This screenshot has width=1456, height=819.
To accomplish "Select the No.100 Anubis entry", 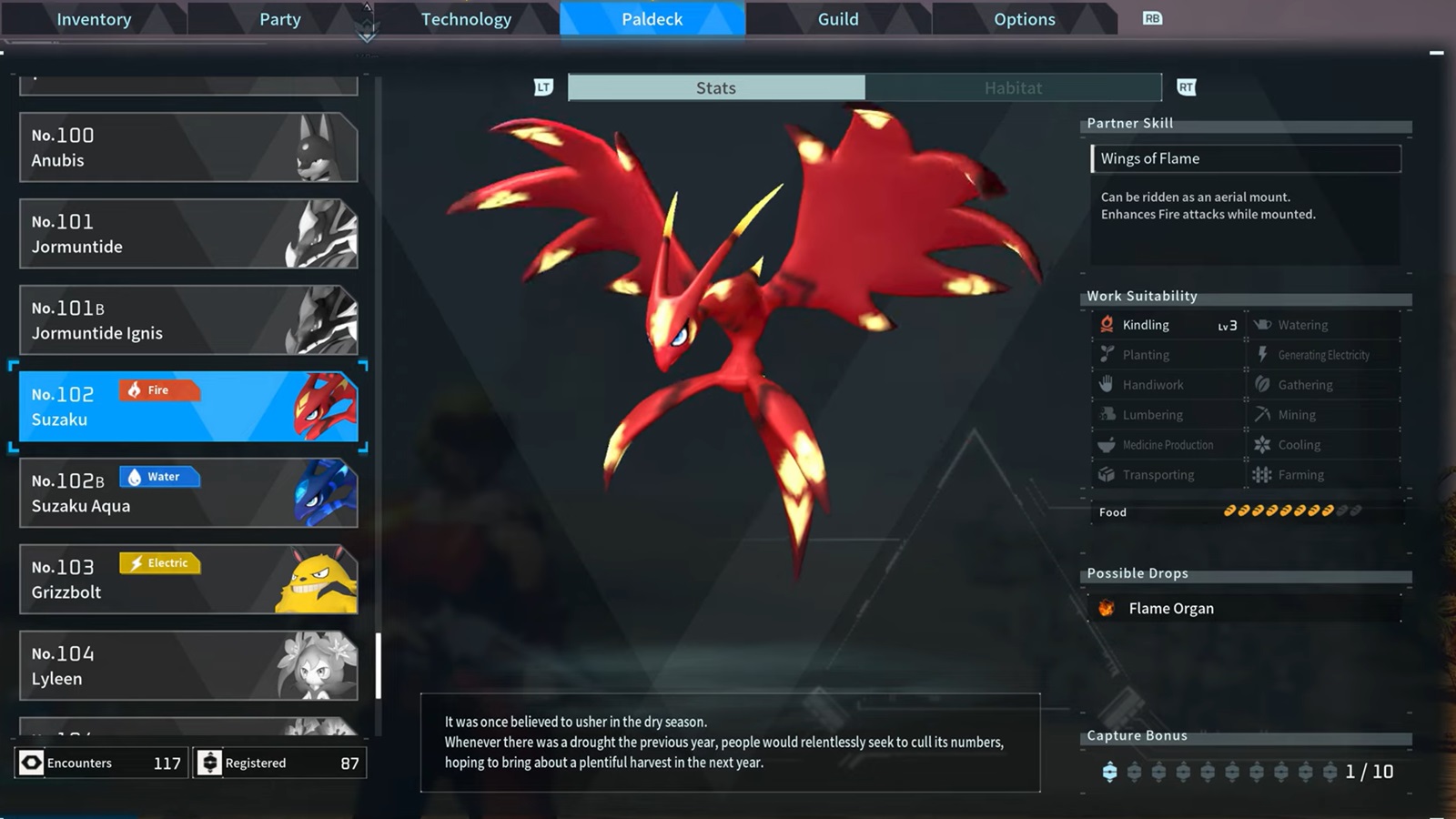I will click(187, 147).
